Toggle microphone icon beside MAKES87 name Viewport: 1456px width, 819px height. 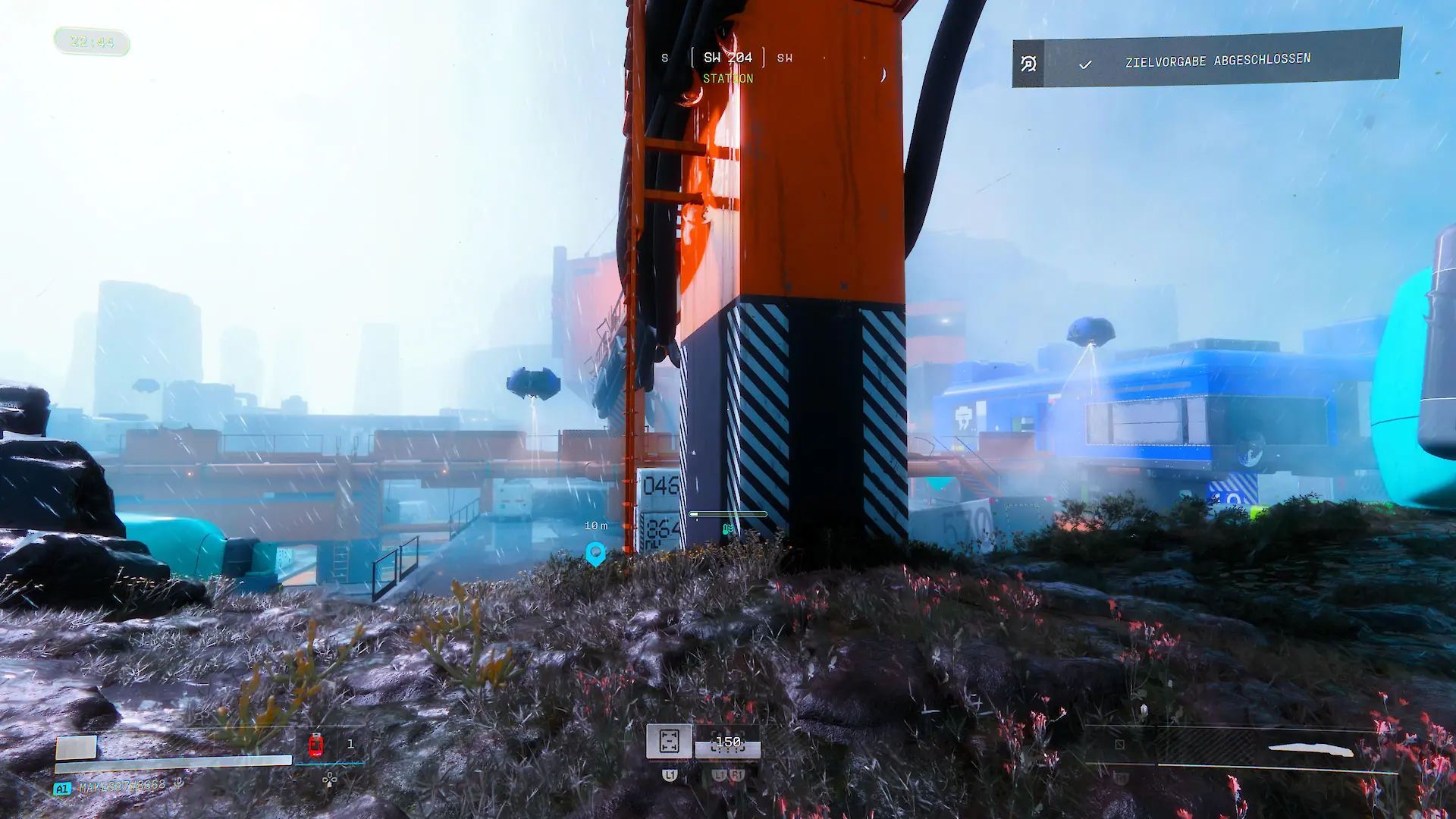(x=179, y=783)
